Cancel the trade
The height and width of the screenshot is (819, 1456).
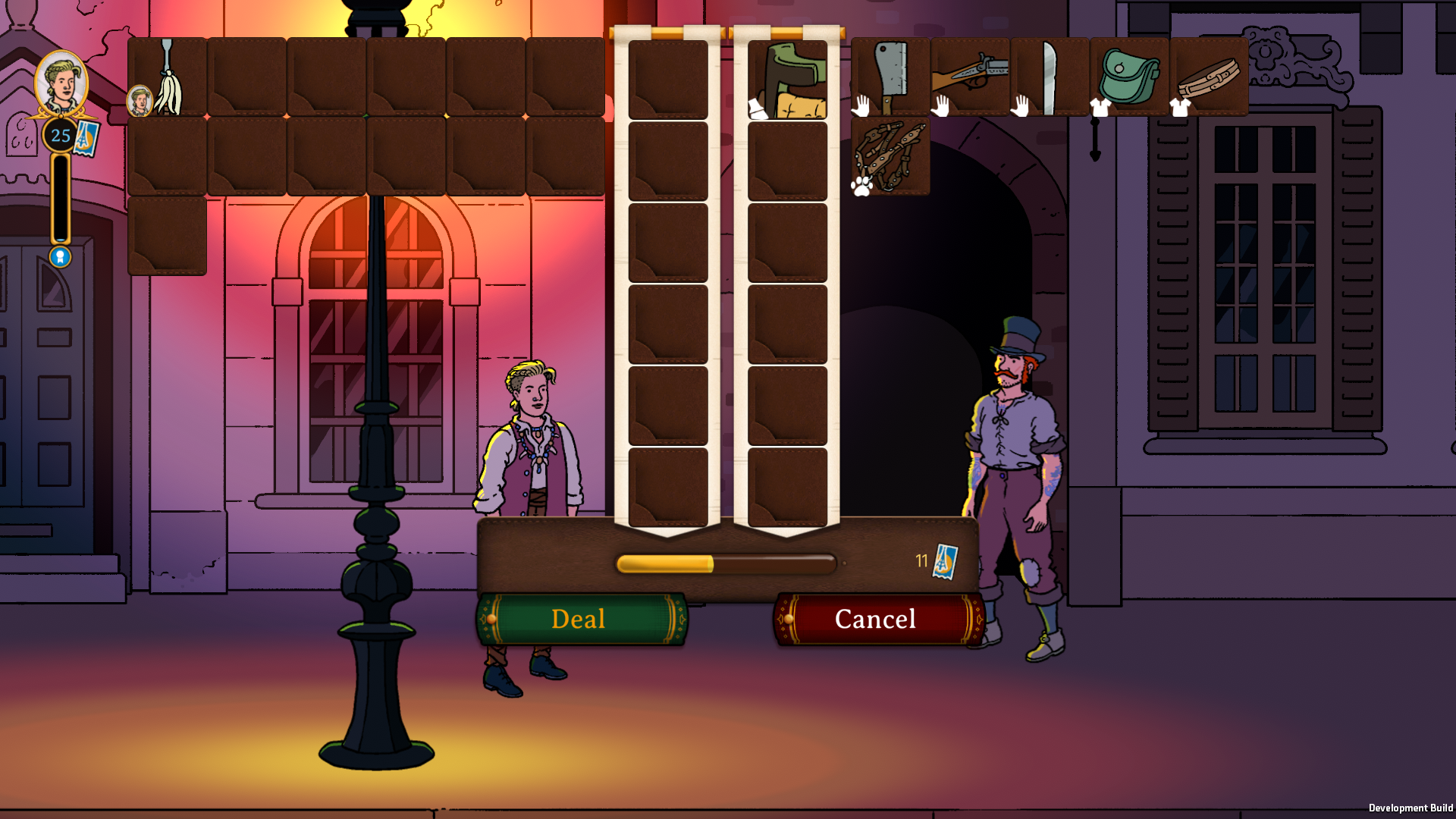tap(877, 619)
